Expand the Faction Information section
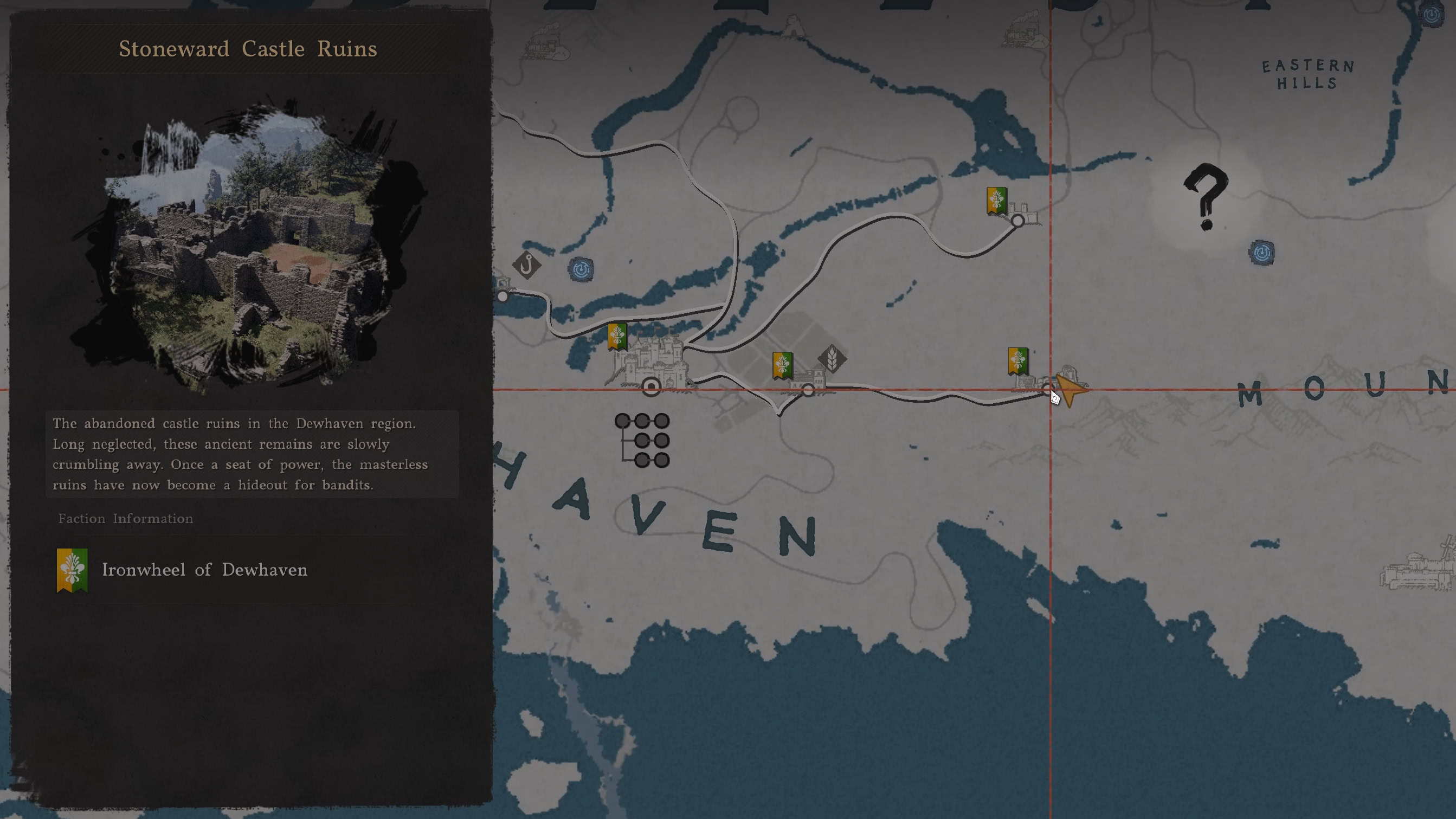This screenshot has height=819, width=1456. pyautogui.click(x=125, y=518)
